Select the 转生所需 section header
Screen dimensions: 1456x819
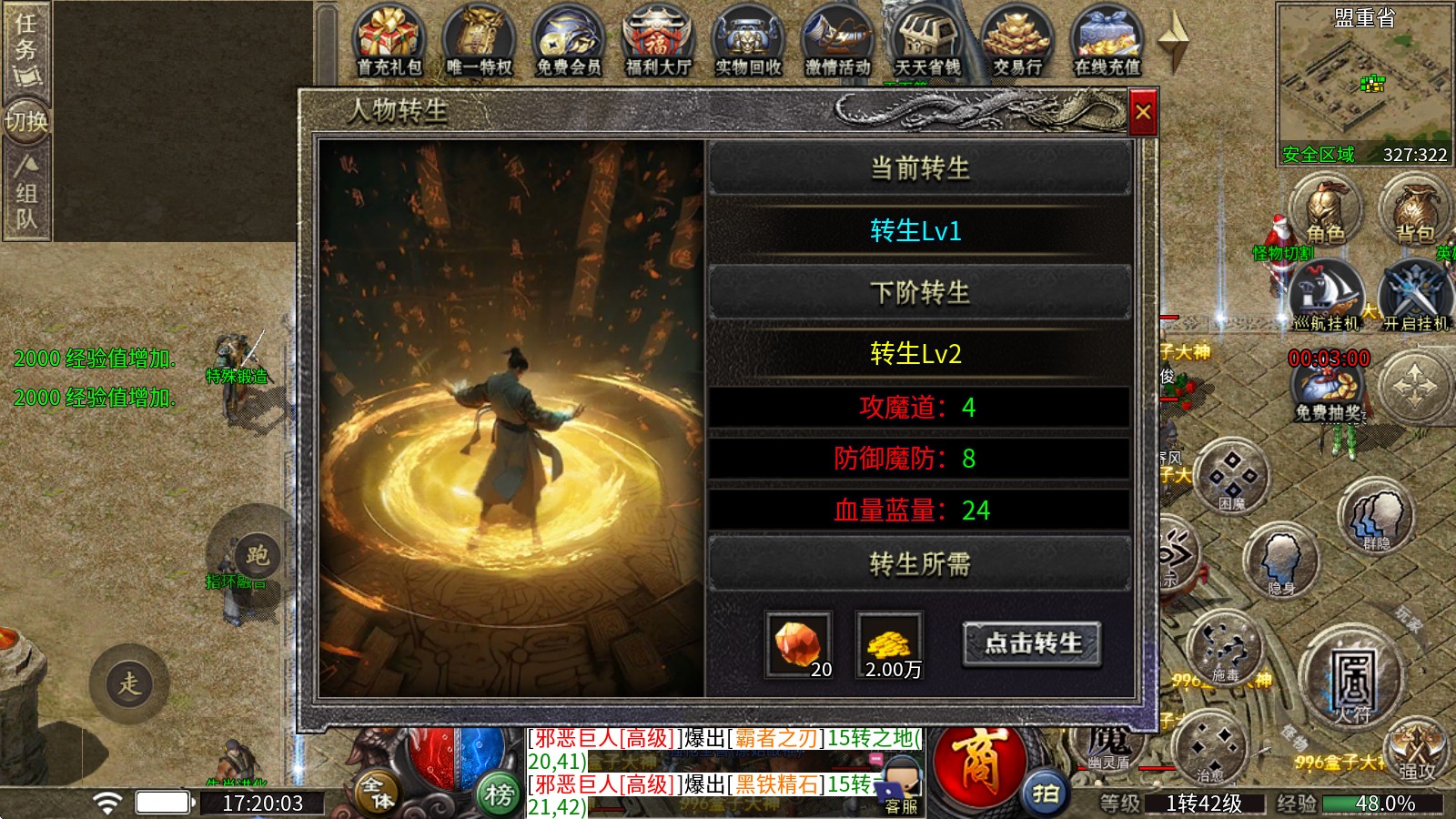pos(921,564)
